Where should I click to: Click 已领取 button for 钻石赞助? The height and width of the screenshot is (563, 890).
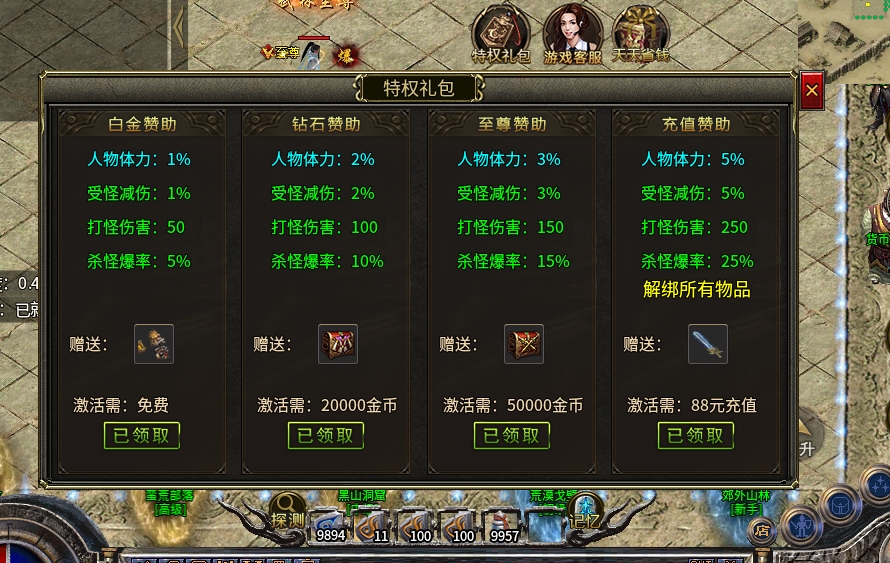[x=326, y=435]
